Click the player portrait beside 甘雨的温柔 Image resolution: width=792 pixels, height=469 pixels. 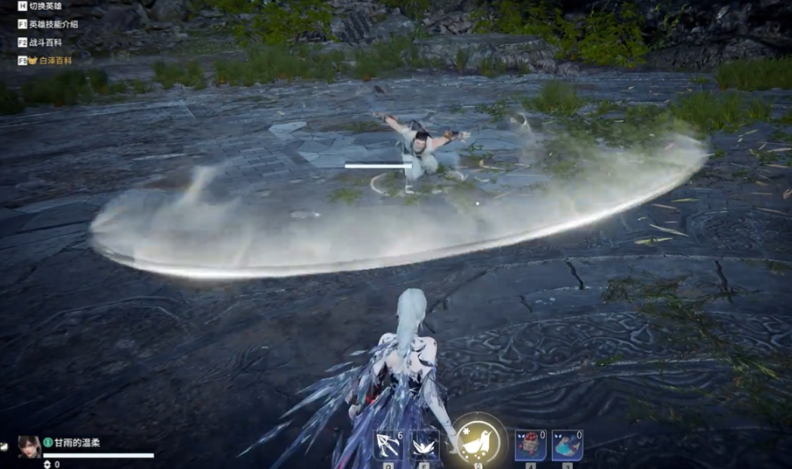click(29, 446)
